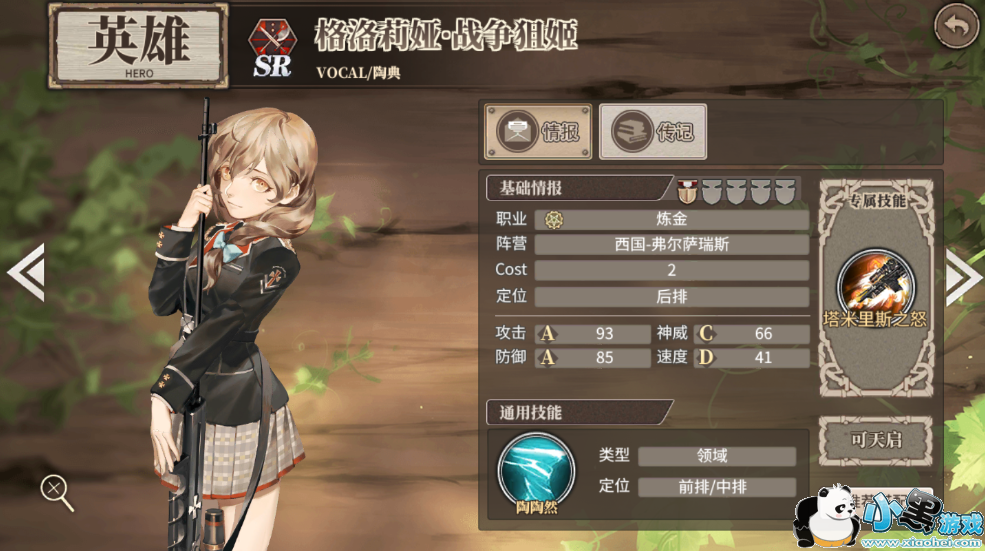Show the previous hero with left arrow
This screenshot has height=551, width=985.
click(x=24, y=271)
